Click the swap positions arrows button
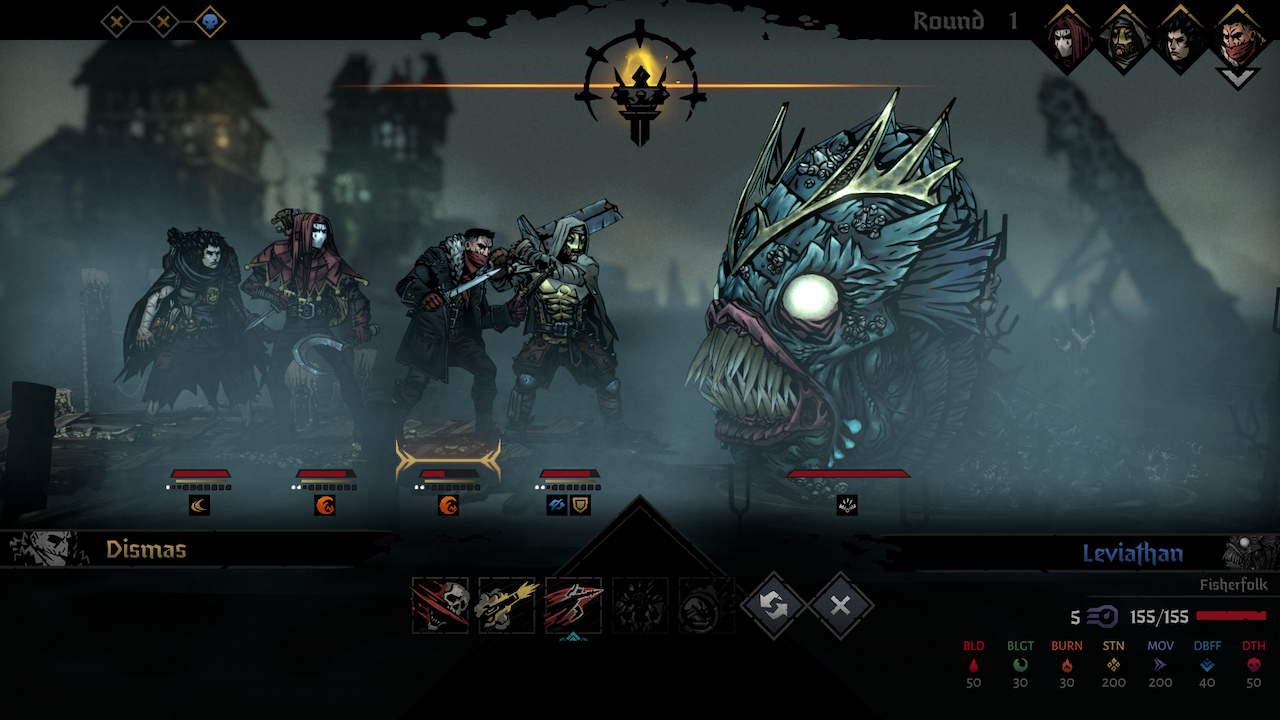 pyautogui.click(x=773, y=605)
